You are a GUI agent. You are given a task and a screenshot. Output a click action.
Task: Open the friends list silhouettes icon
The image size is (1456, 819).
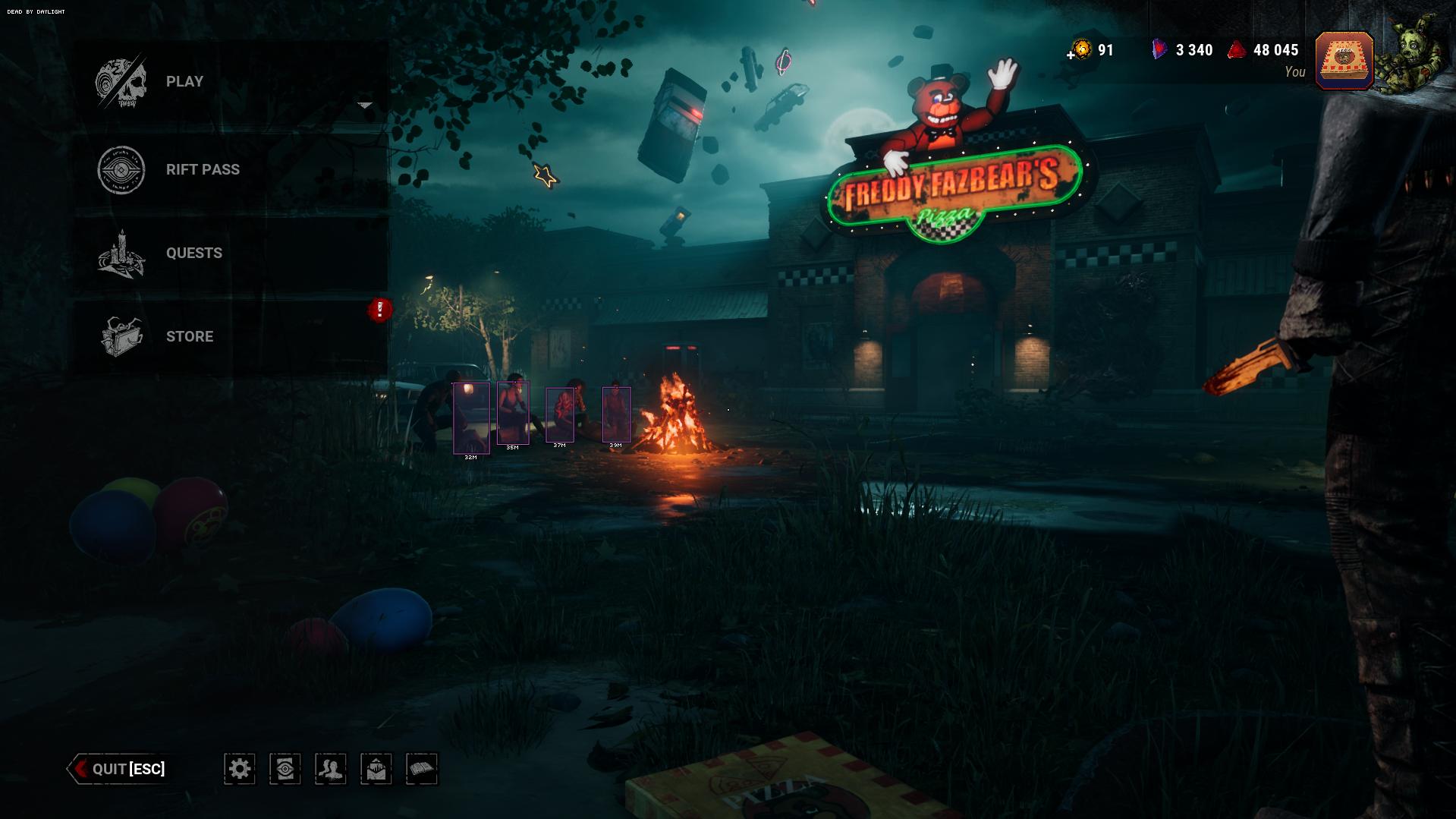pyautogui.click(x=331, y=769)
